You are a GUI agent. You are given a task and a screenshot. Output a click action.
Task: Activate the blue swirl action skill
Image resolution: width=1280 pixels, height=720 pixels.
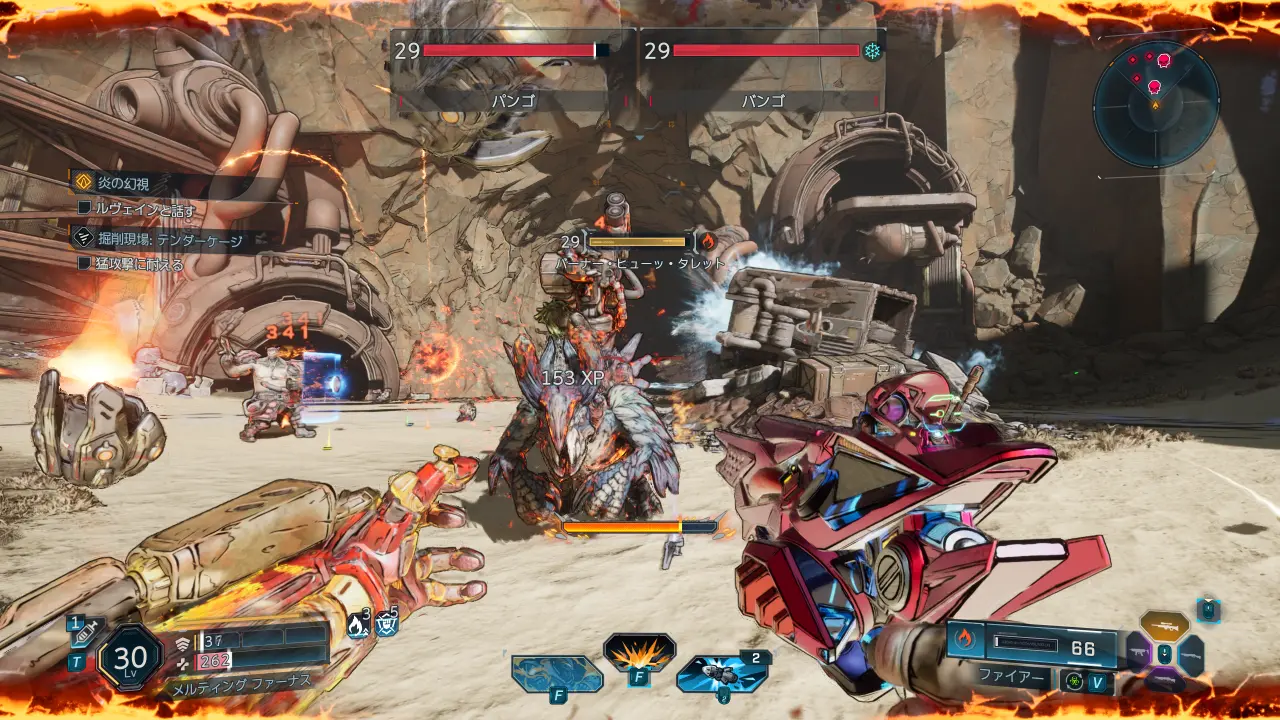click(x=556, y=673)
